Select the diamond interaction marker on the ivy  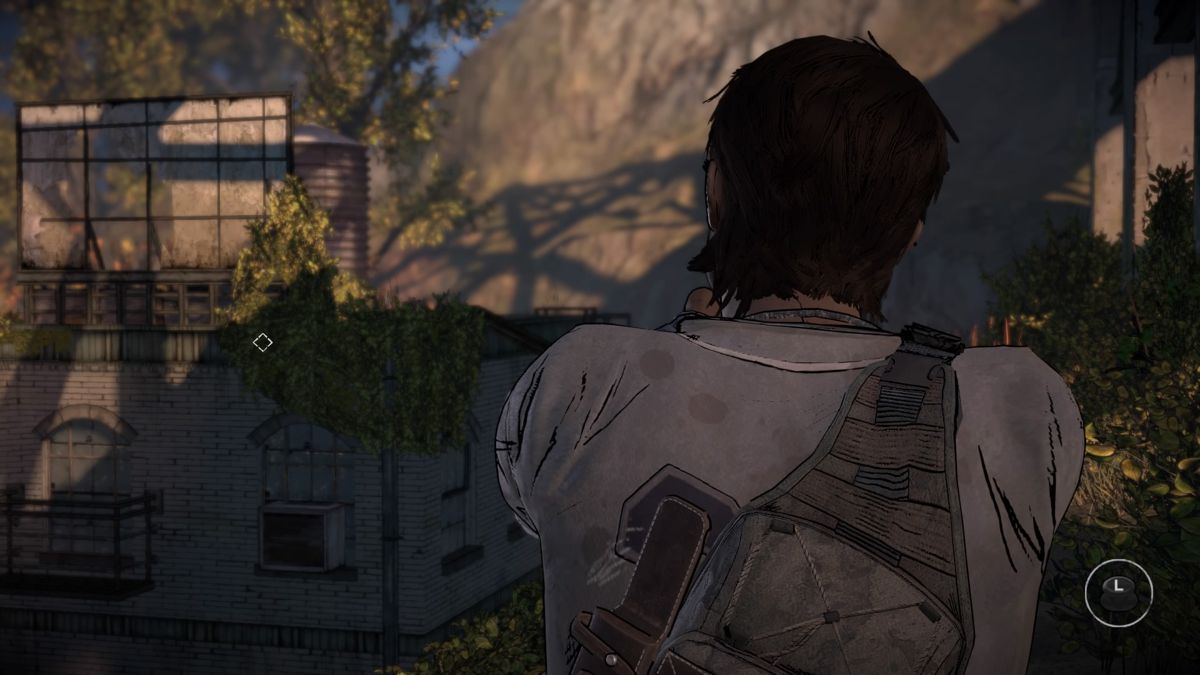coord(262,343)
